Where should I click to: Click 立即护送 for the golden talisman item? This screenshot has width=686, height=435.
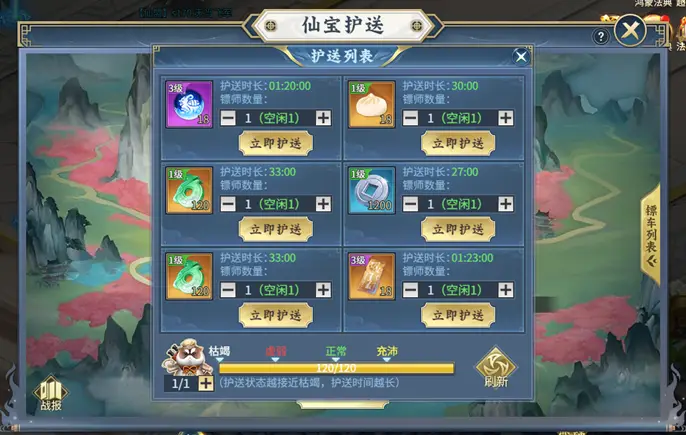click(457, 315)
